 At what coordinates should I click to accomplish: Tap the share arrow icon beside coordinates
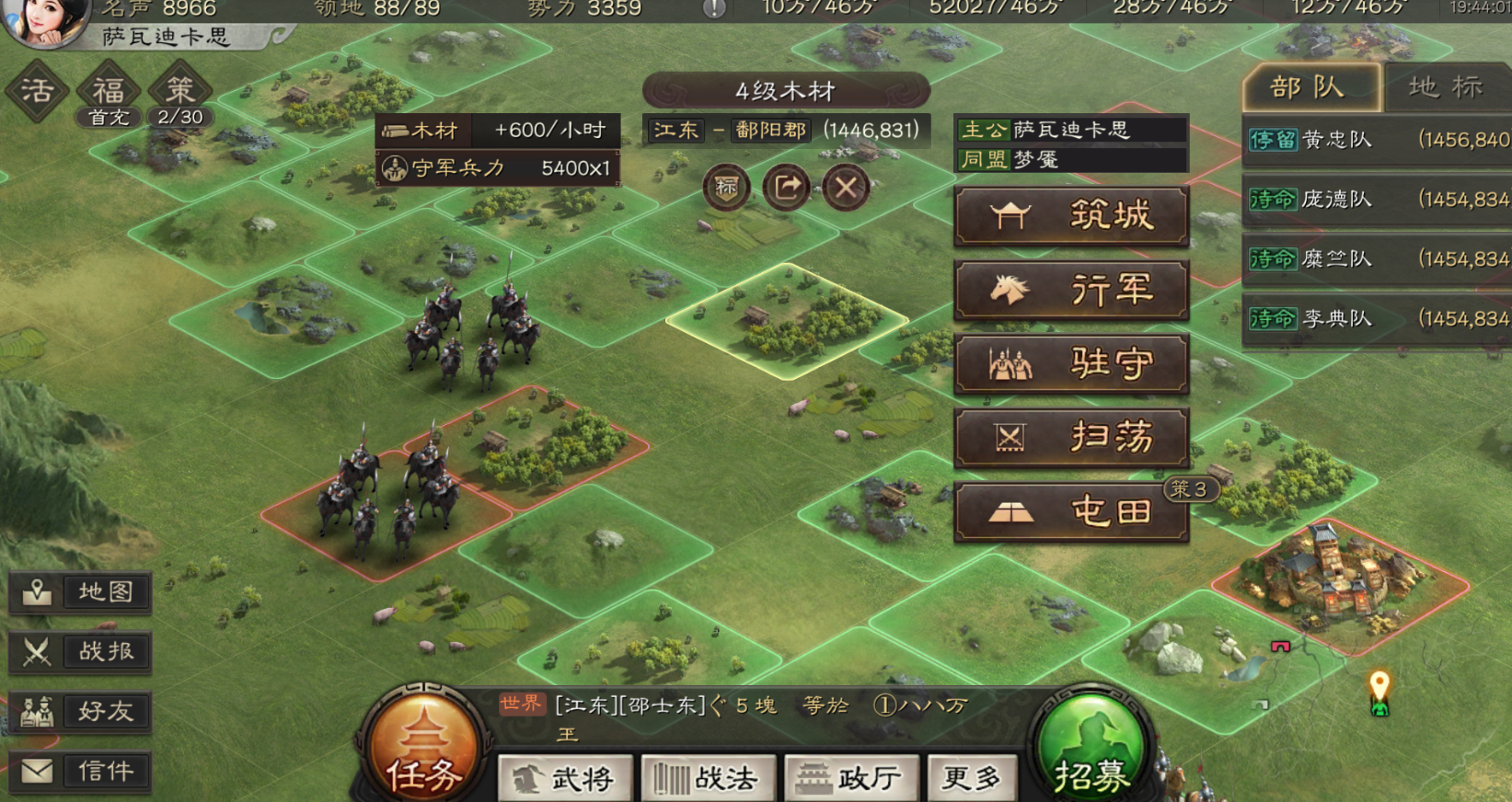(x=787, y=187)
